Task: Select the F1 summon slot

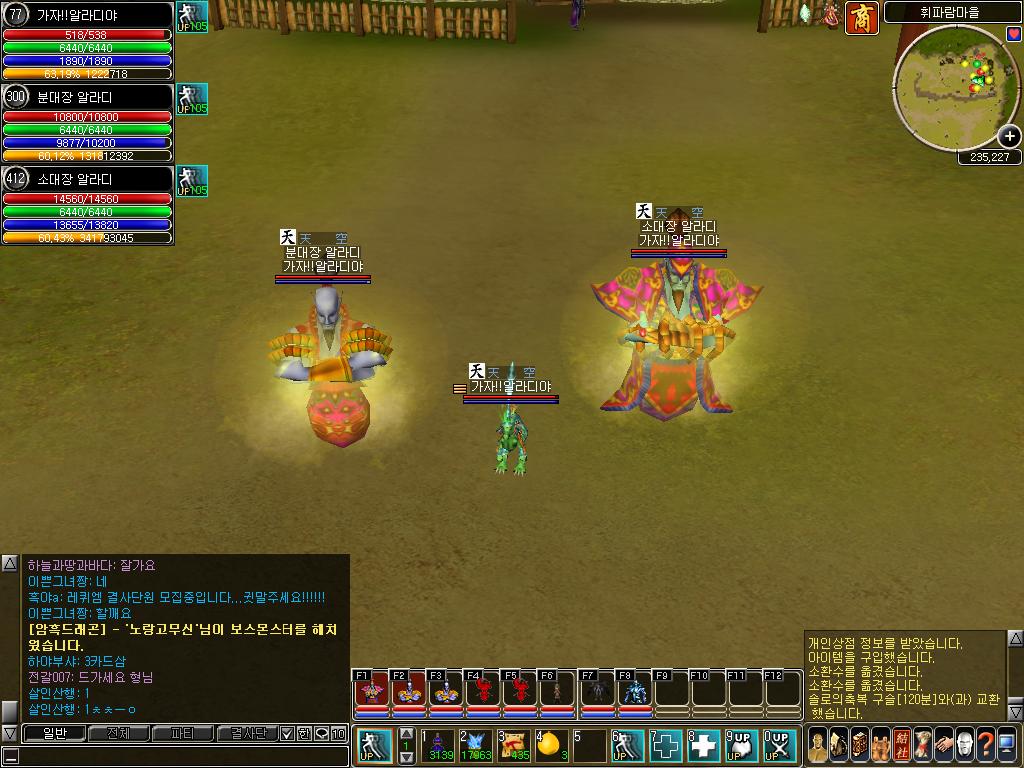Action: 370,691
